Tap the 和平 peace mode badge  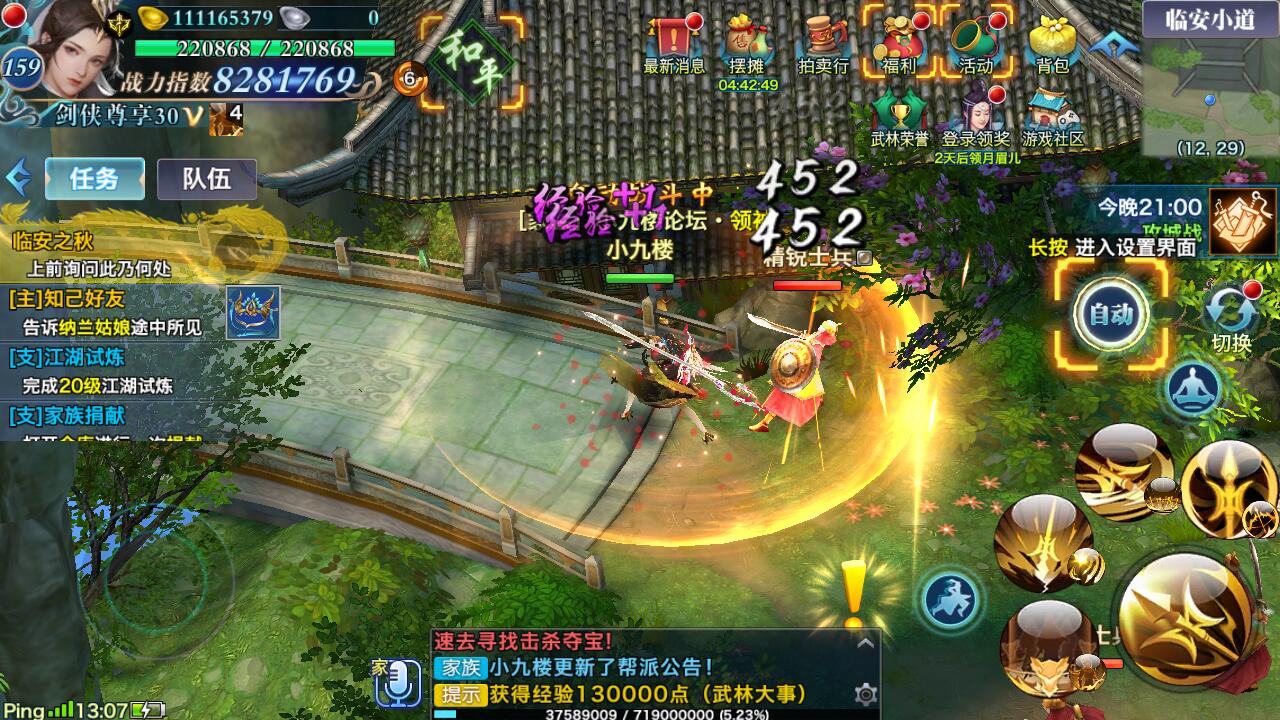[471, 62]
